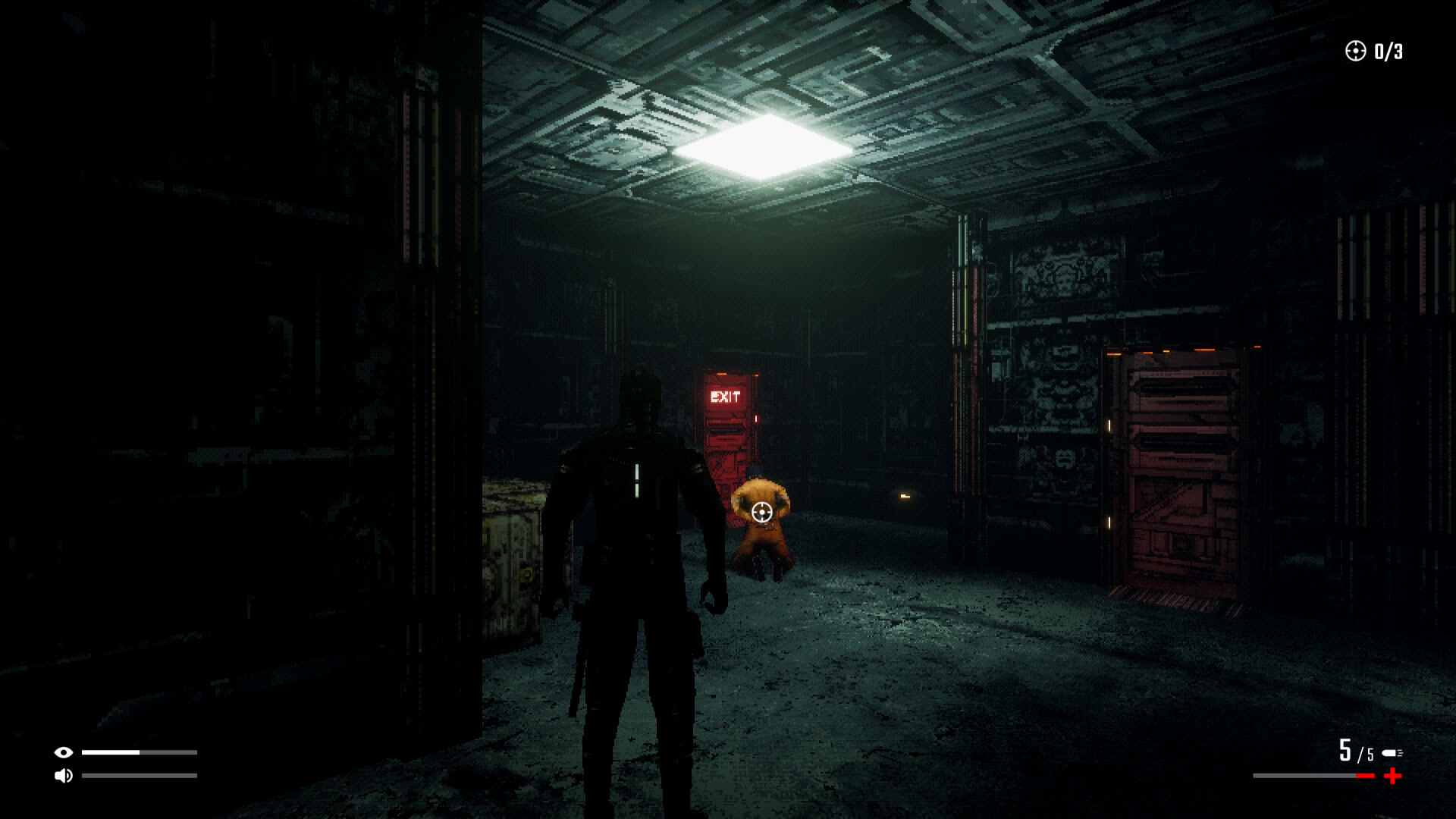Select the eye visibility icon
Viewport: 1456px width, 819px height.
[x=64, y=752]
